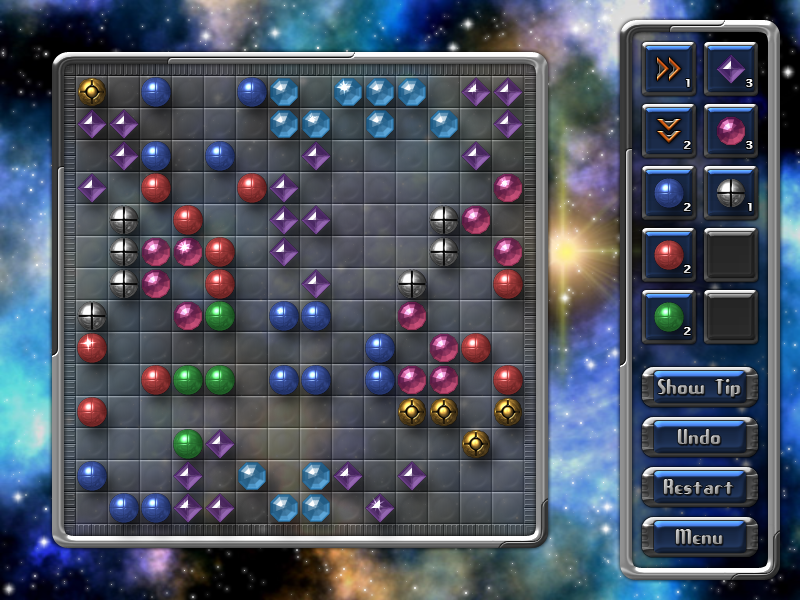
Task: Choose the pink sphere piece in the side panel
Action: [730, 131]
